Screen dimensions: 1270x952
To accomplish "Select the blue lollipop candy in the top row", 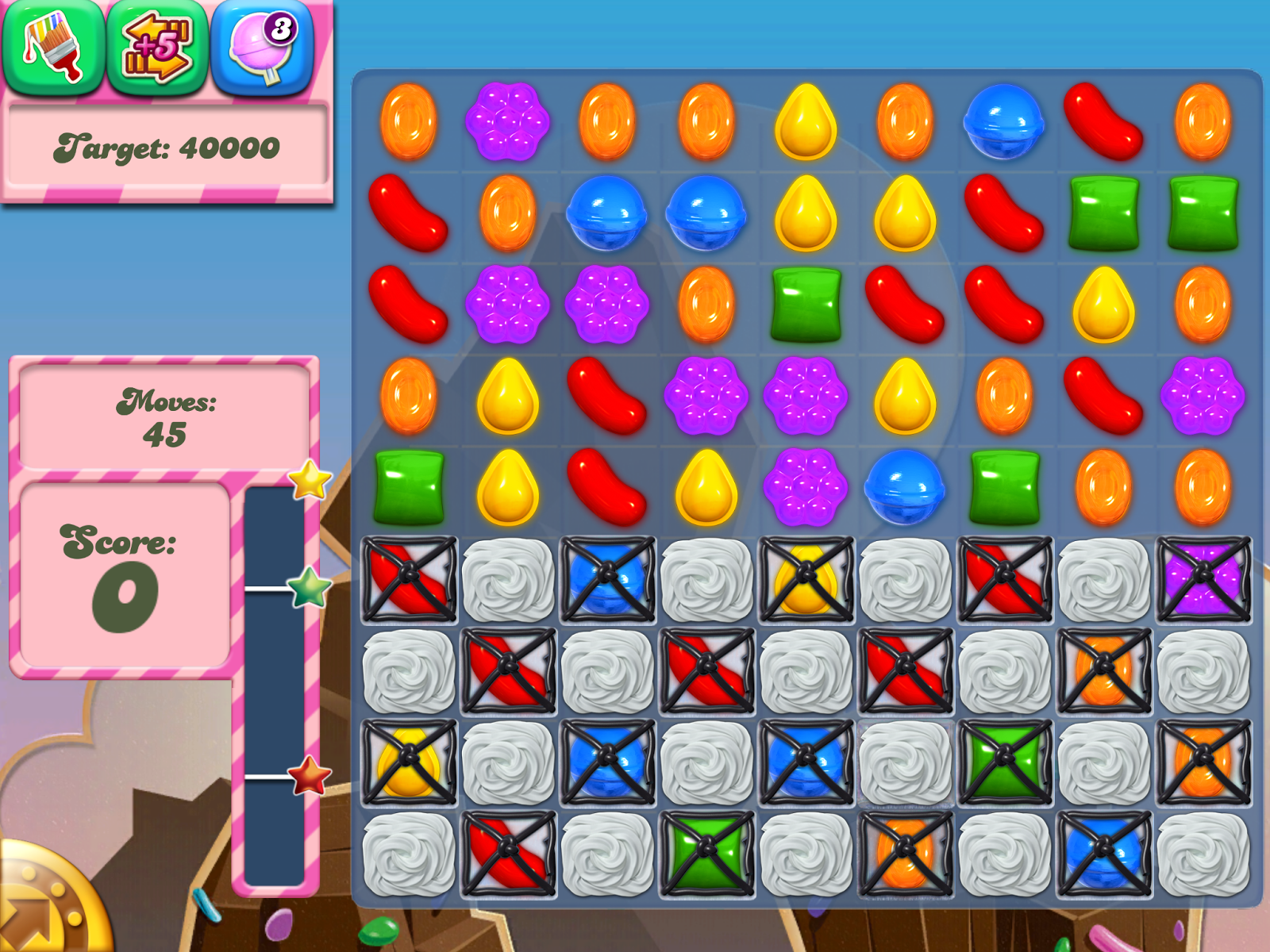I will pyautogui.click(x=1004, y=123).
